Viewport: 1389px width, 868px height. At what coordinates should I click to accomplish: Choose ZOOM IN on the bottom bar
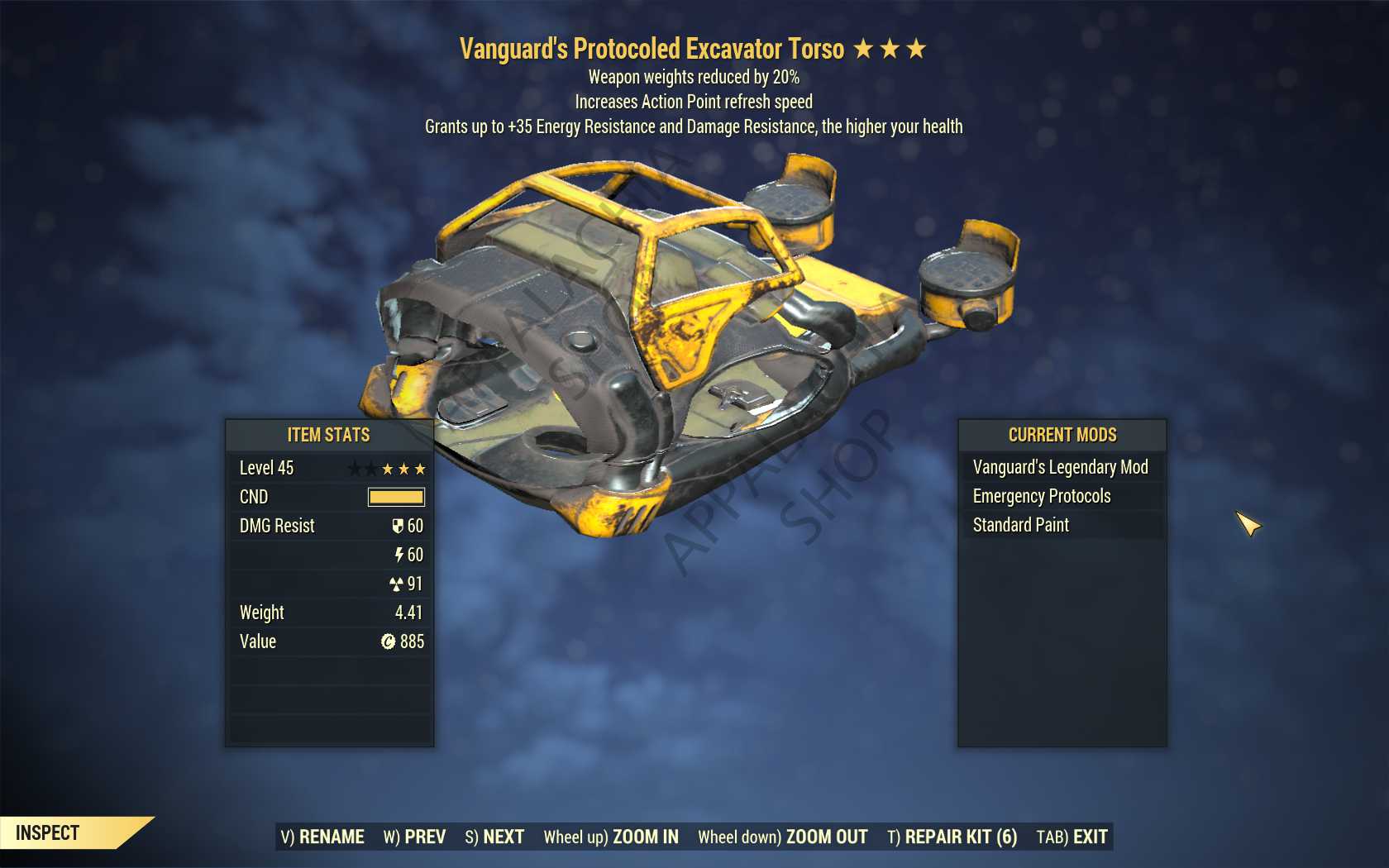[611, 837]
